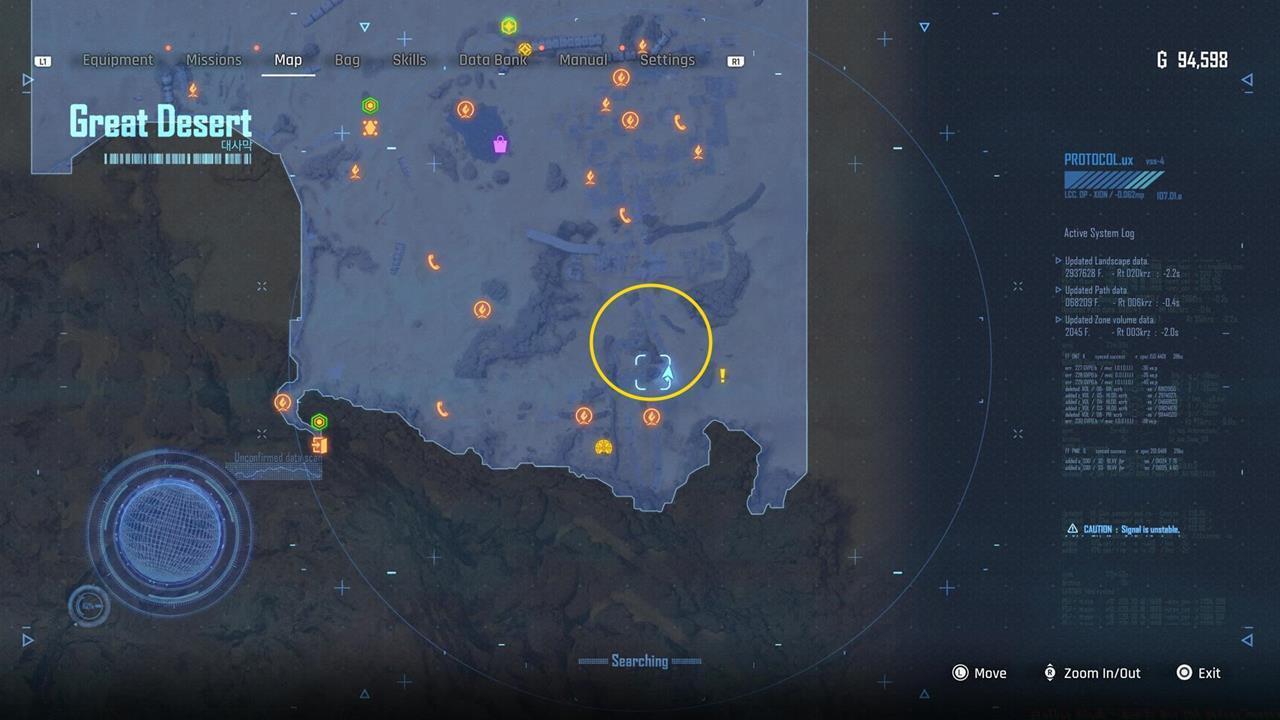1280x720 pixels.
Task: Click the Searching progress indicator at the bottom
Action: 640,661
